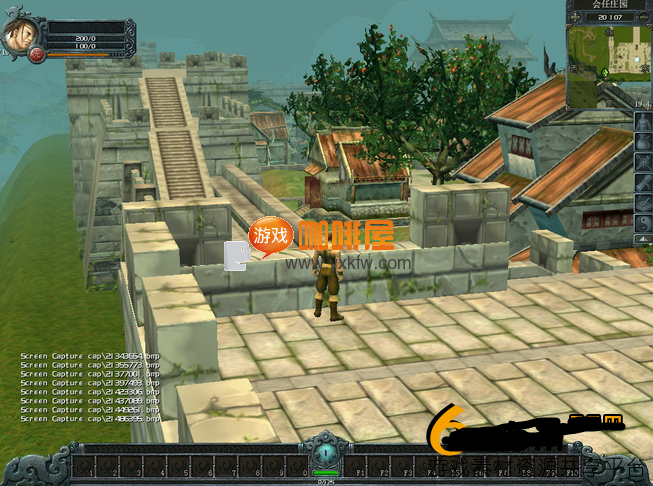Image resolution: width=653 pixels, height=486 pixels.
Task: Click the red round badge under the portrait
Action: click(x=37, y=54)
